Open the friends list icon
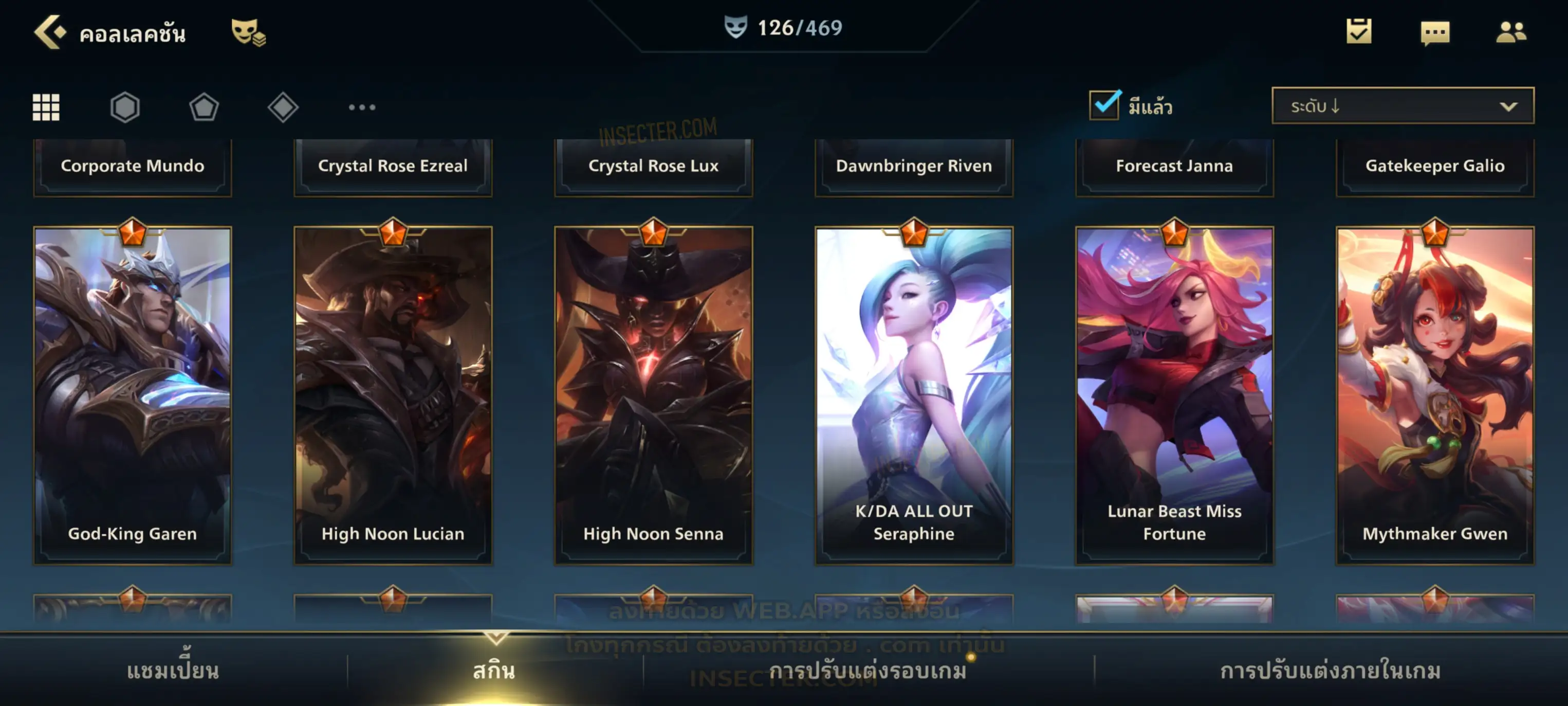The height and width of the screenshot is (706, 1568). (x=1511, y=32)
